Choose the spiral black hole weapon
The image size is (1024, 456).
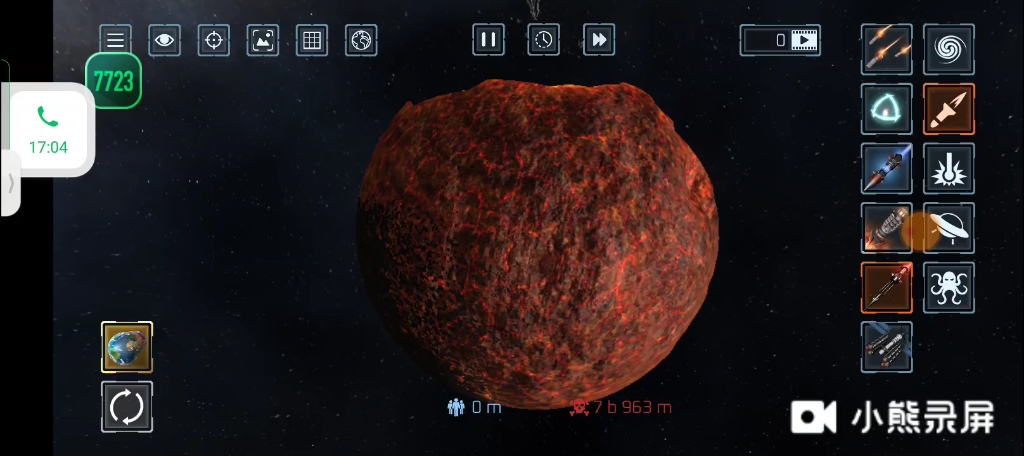948,49
